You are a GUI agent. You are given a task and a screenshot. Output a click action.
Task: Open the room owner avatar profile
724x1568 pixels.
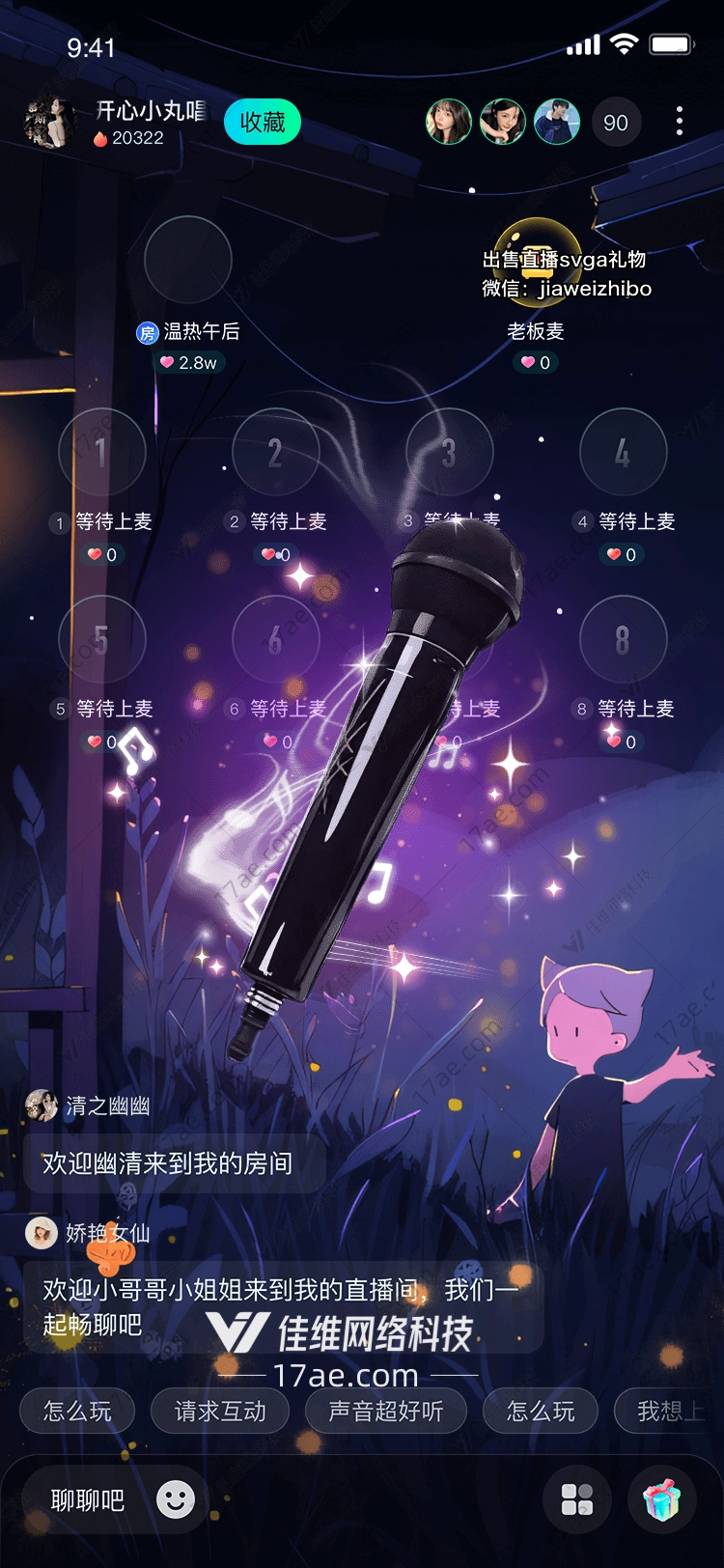[48, 123]
